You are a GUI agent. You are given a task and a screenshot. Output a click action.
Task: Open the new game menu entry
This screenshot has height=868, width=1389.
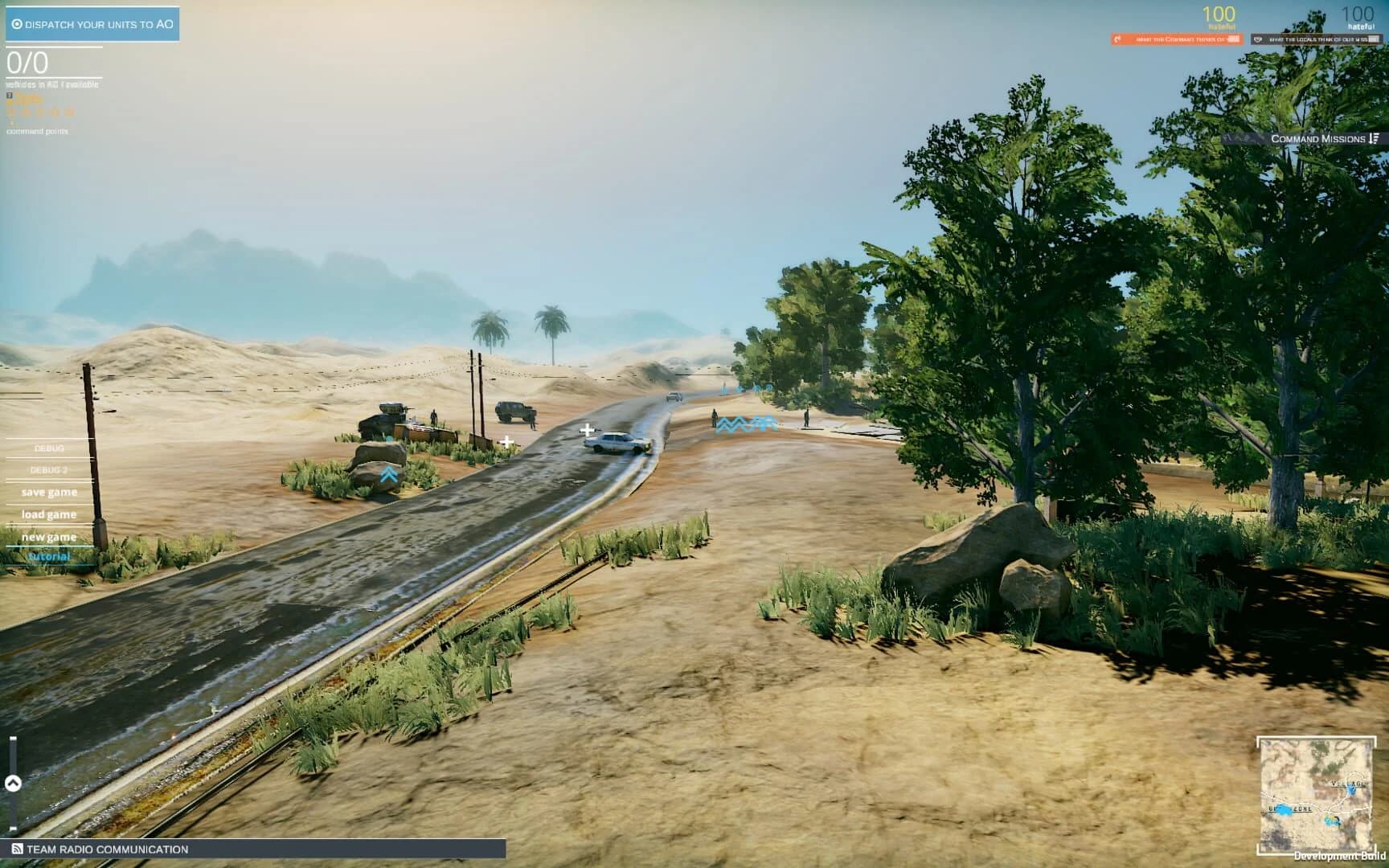[48, 535]
